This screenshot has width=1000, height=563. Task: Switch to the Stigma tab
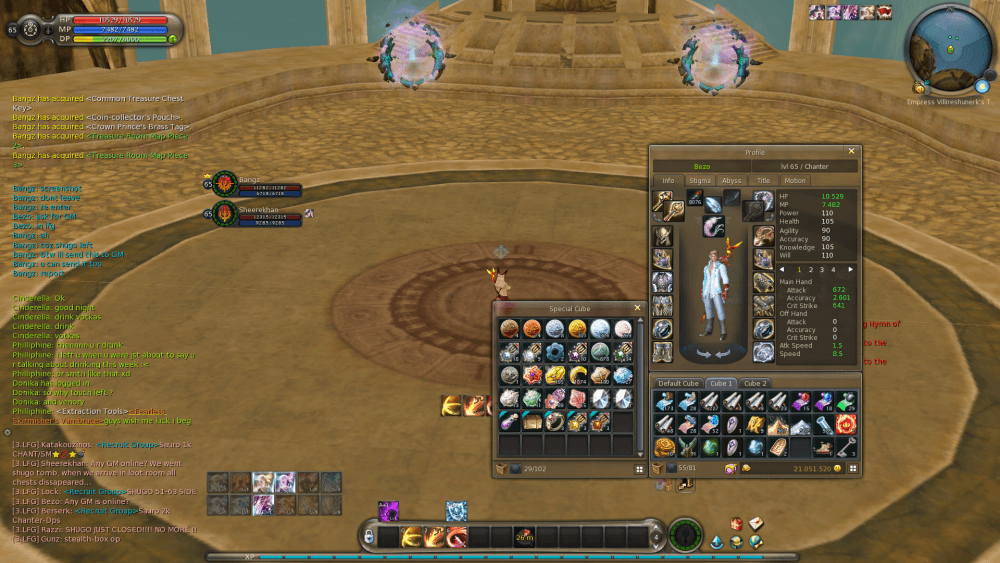click(700, 181)
